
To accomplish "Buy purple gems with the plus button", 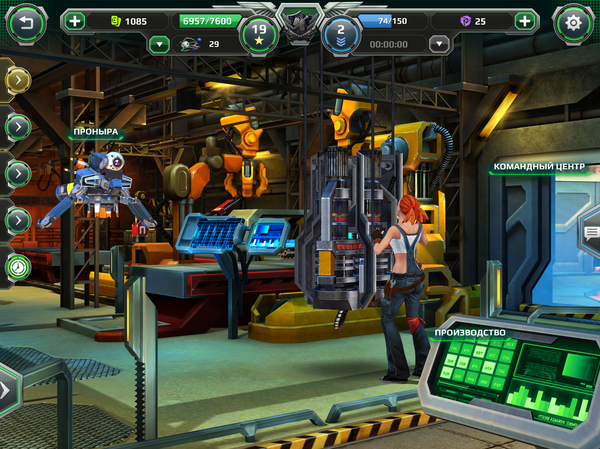I will coord(525,20).
